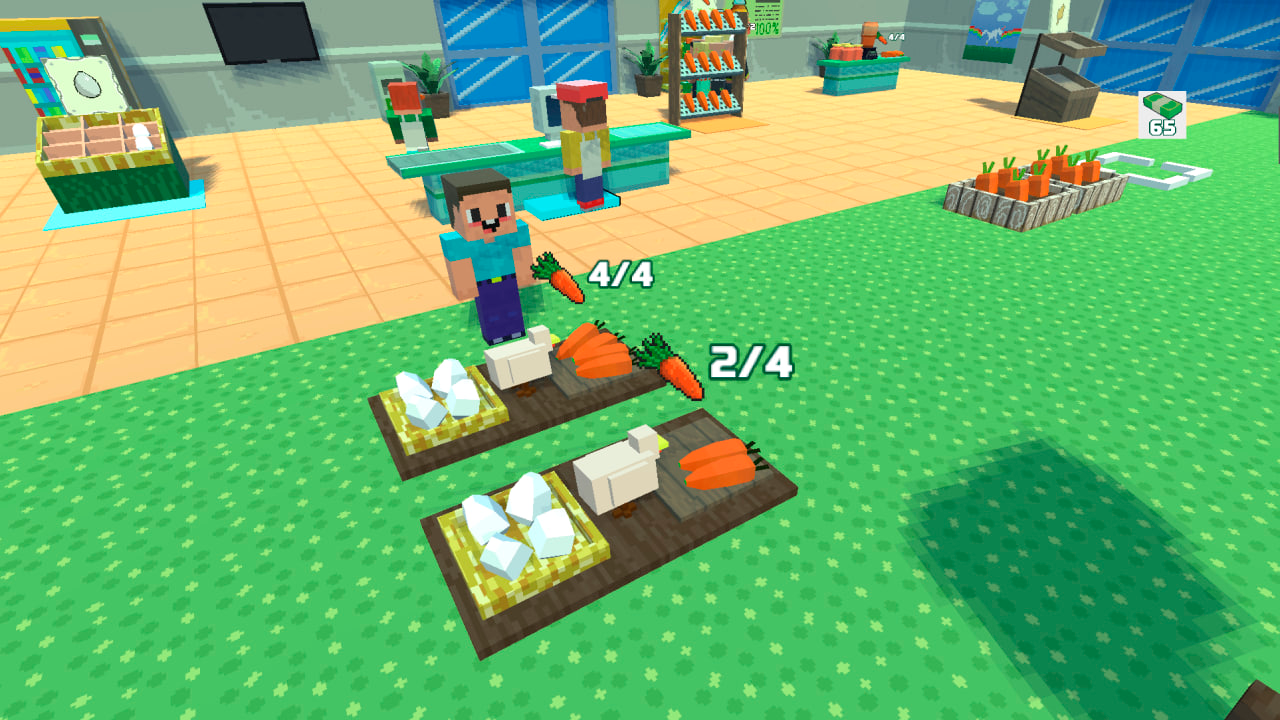Image resolution: width=1280 pixels, height=720 pixels.
Task: Select the carrot mascot on the green counter
Action: (868, 35)
